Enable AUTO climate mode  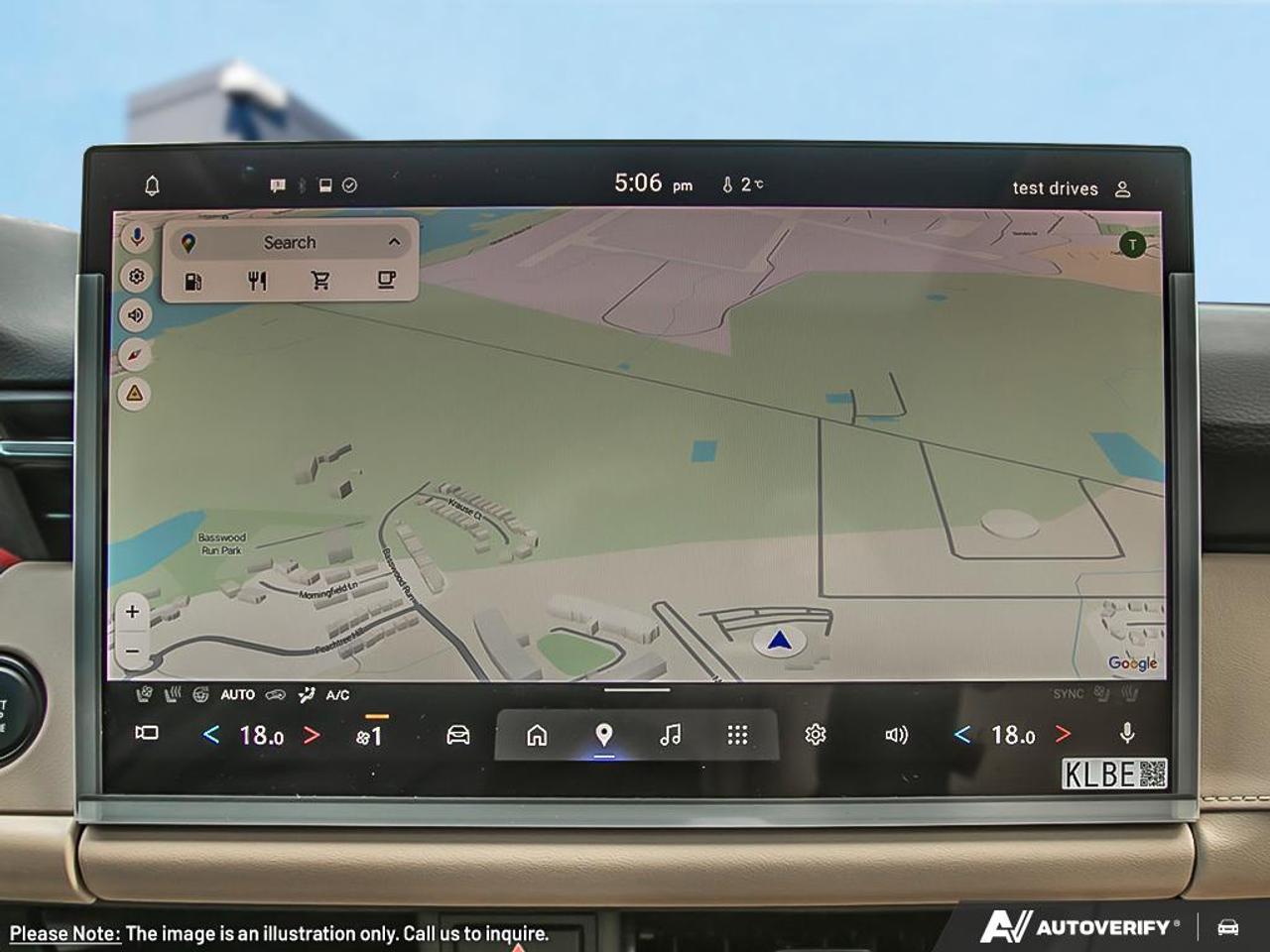click(237, 694)
